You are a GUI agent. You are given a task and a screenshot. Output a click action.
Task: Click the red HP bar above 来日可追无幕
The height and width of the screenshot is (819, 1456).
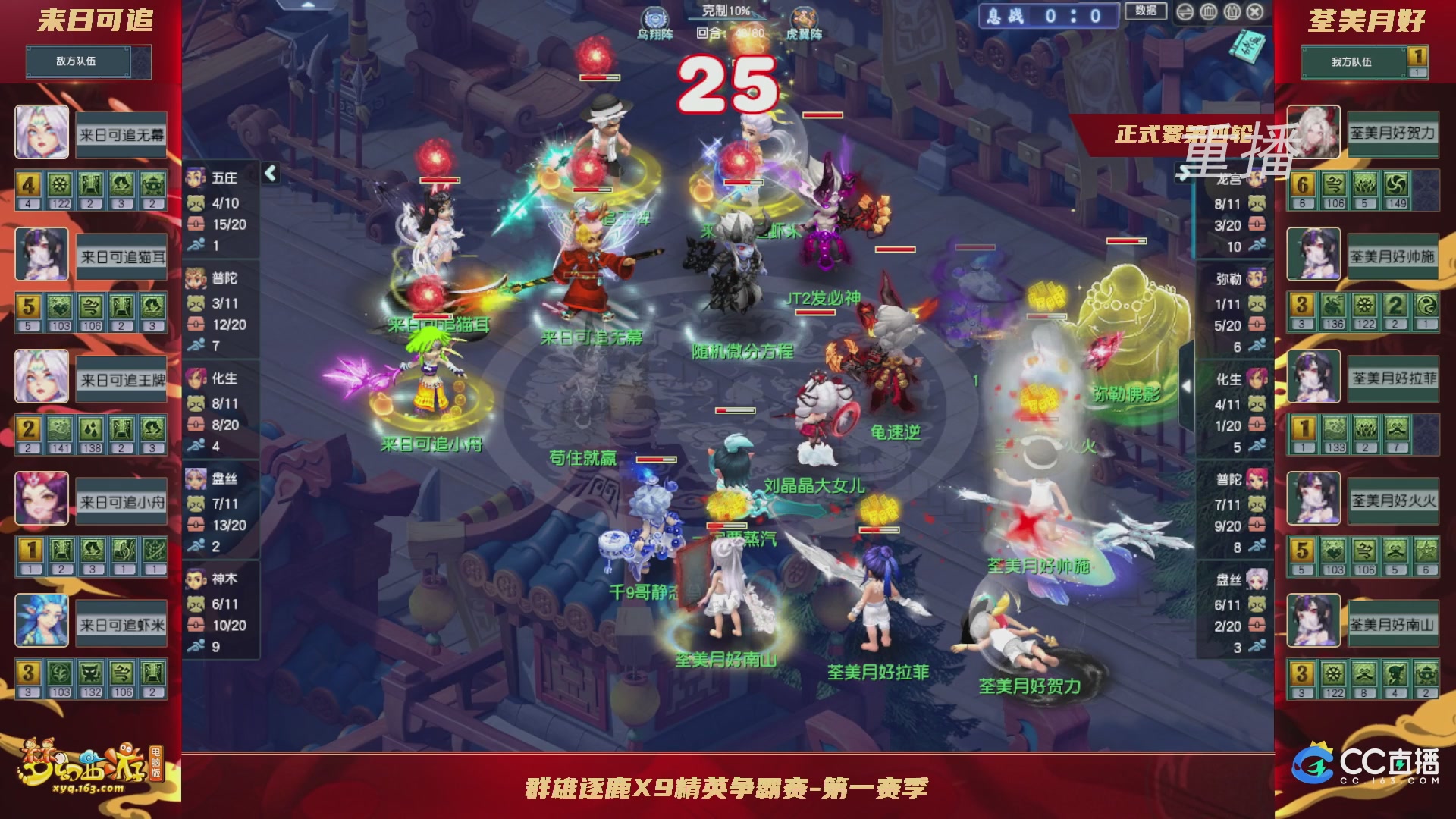point(592,189)
